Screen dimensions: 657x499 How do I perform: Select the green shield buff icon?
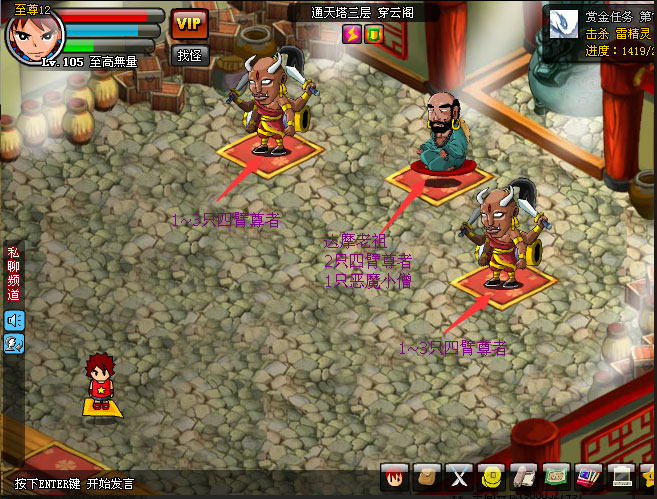(x=374, y=34)
